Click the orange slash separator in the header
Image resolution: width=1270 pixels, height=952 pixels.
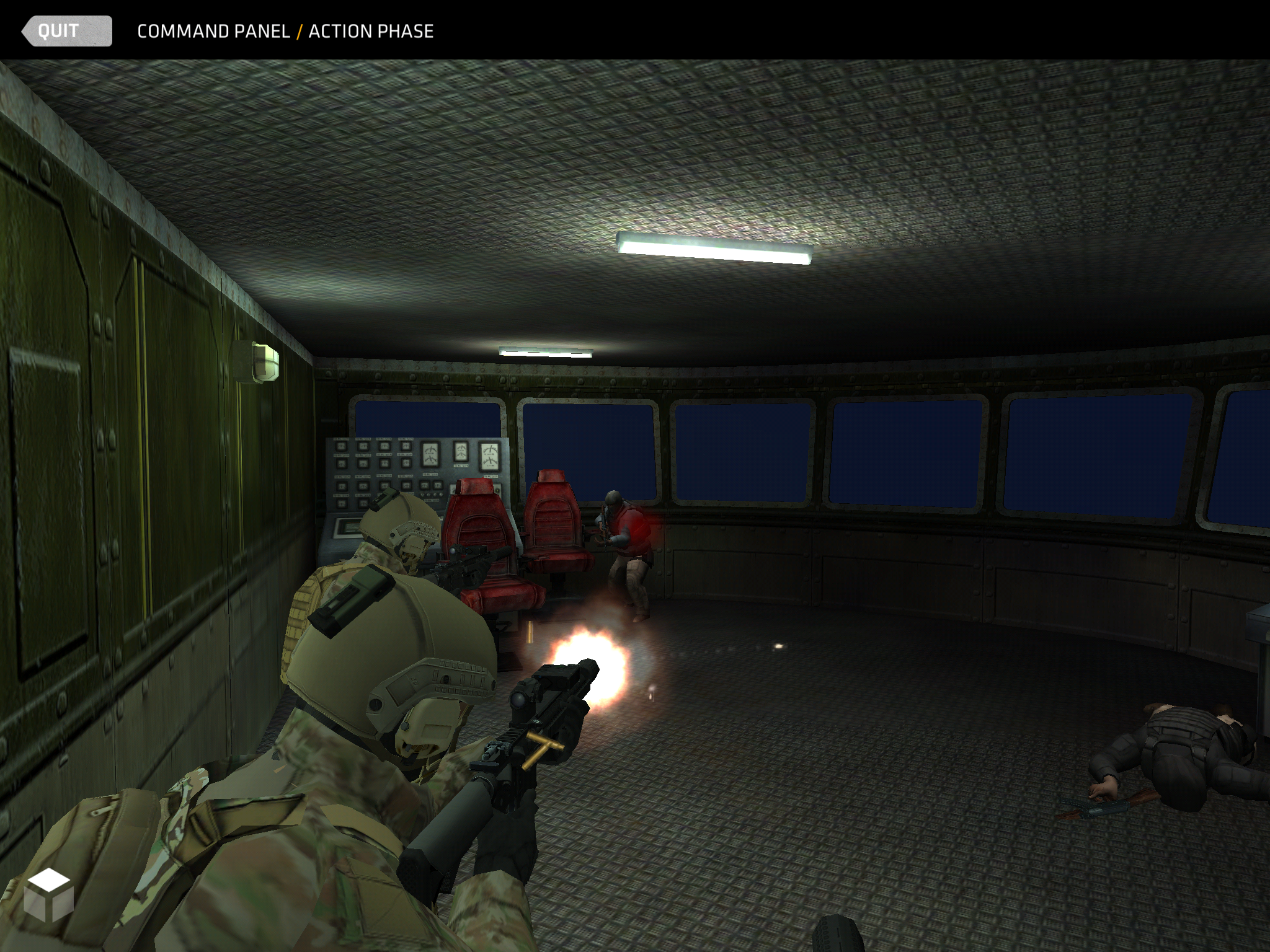pos(300,30)
